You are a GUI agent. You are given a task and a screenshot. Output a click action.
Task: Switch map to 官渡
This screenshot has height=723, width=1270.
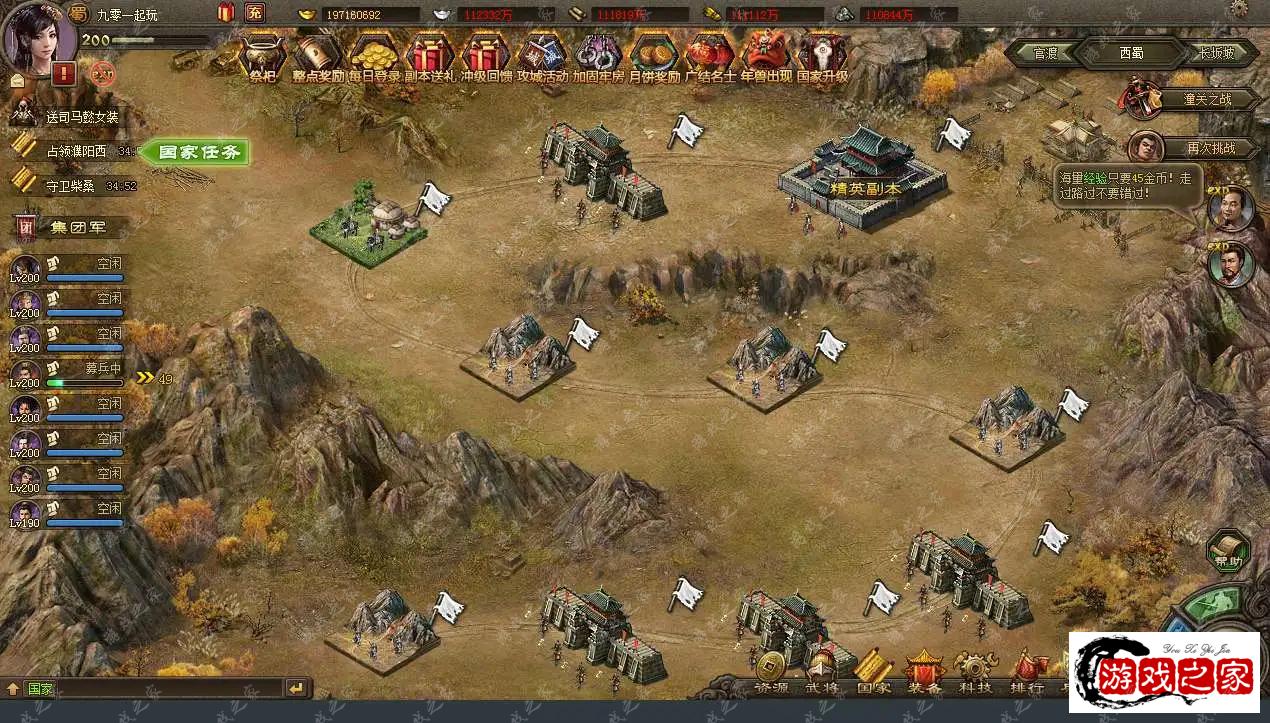click(x=1046, y=53)
